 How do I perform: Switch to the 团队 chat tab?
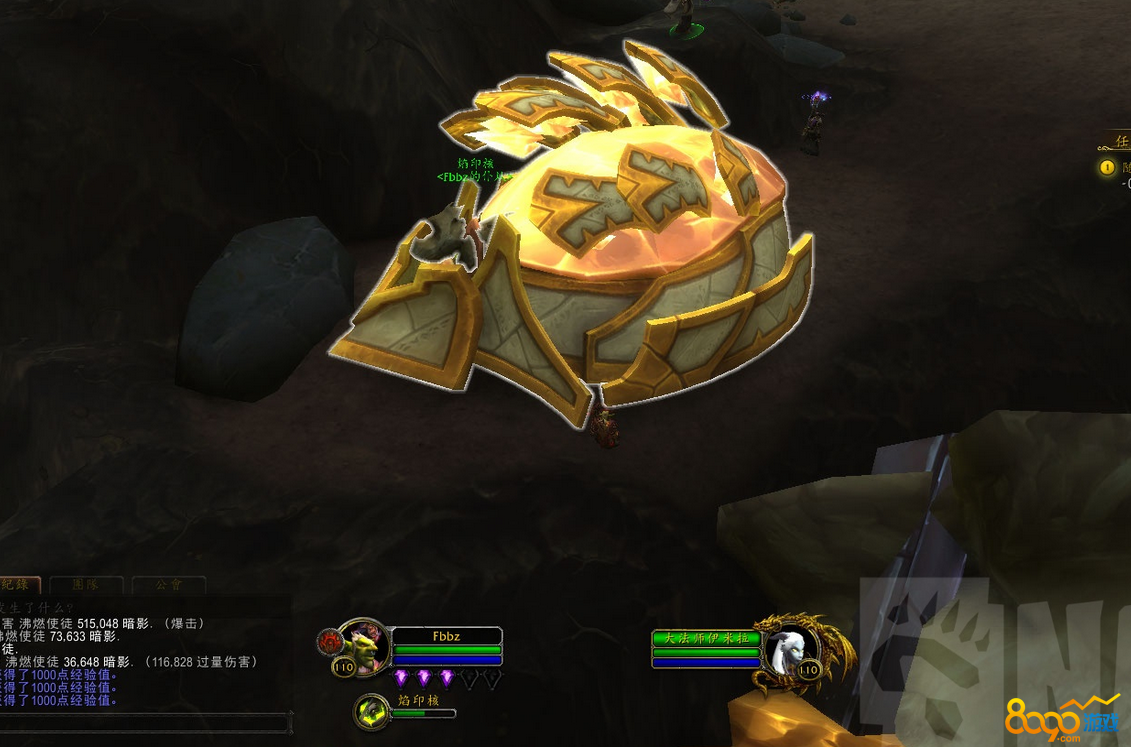85,584
